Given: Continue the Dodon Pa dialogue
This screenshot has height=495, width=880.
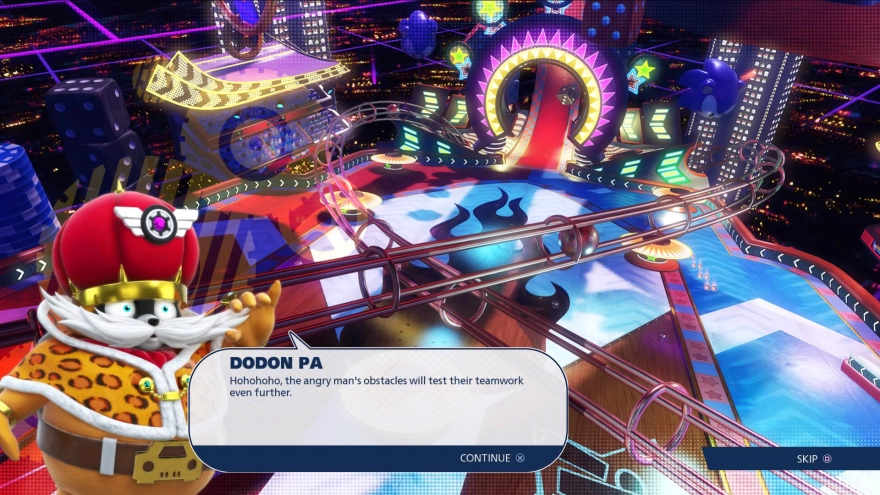Looking at the screenshot, I should click(x=491, y=458).
